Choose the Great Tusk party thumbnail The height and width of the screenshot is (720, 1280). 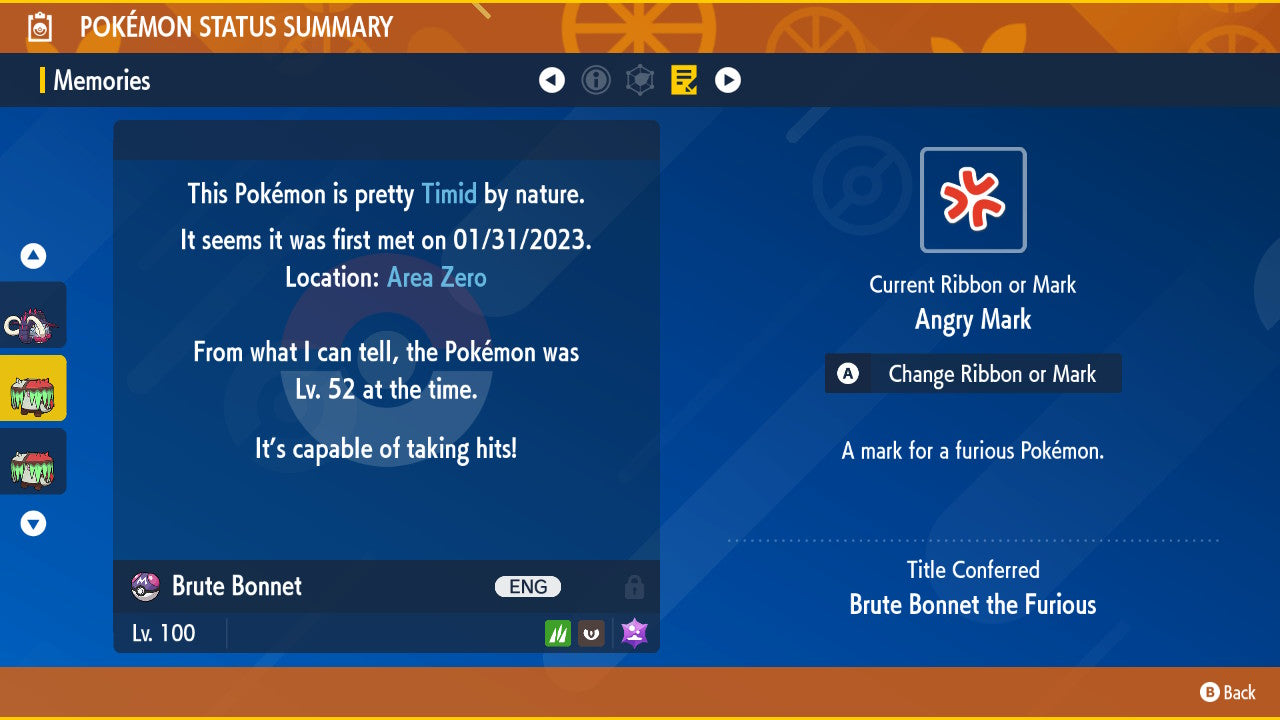(x=32, y=322)
